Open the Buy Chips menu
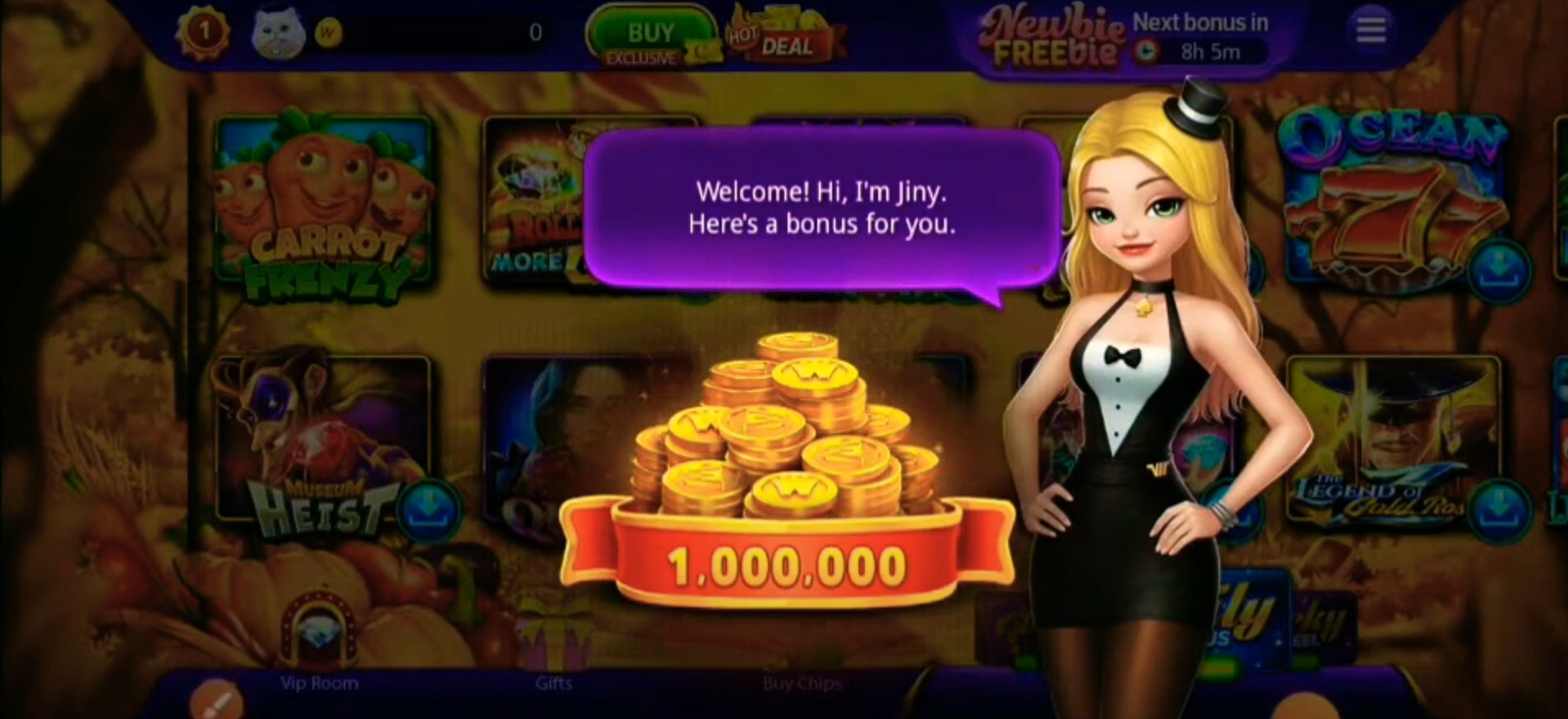 pyautogui.click(x=802, y=682)
